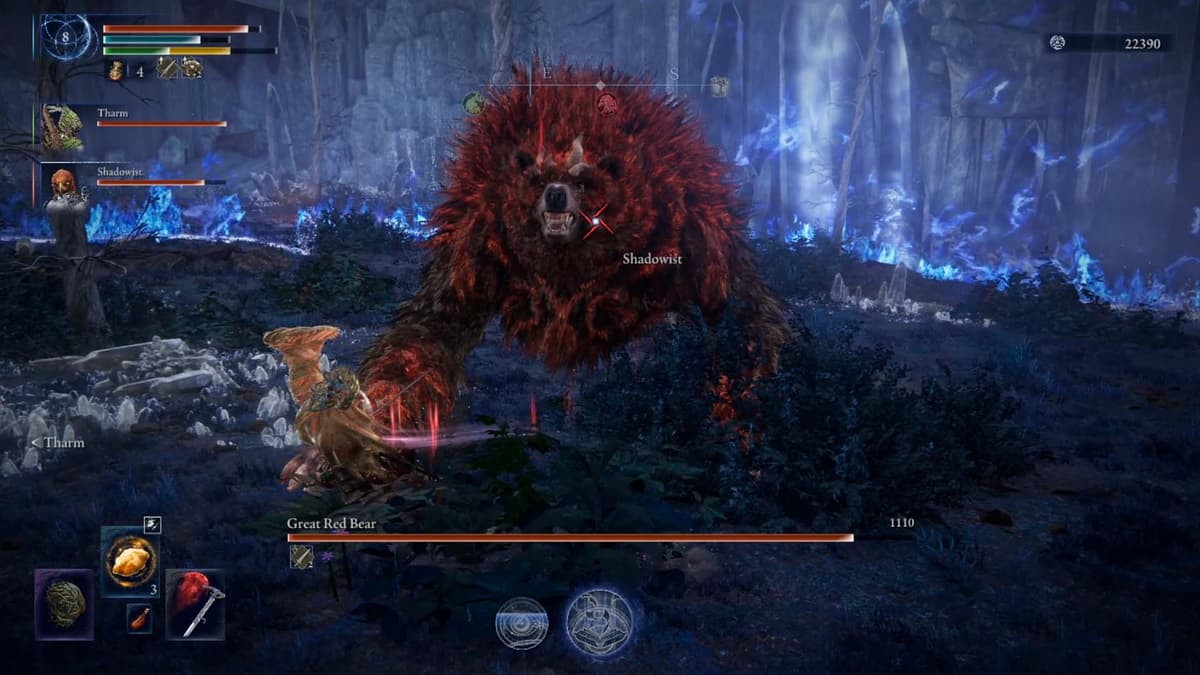Click the tree marker on the compass

coord(718,87)
